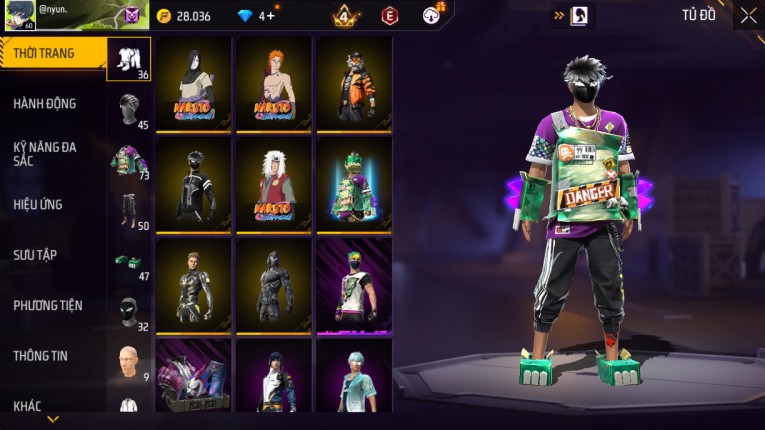Screen dimensions: 765x430
Task: Expand the panel with the double-arrow button
Action: (560, 16)
